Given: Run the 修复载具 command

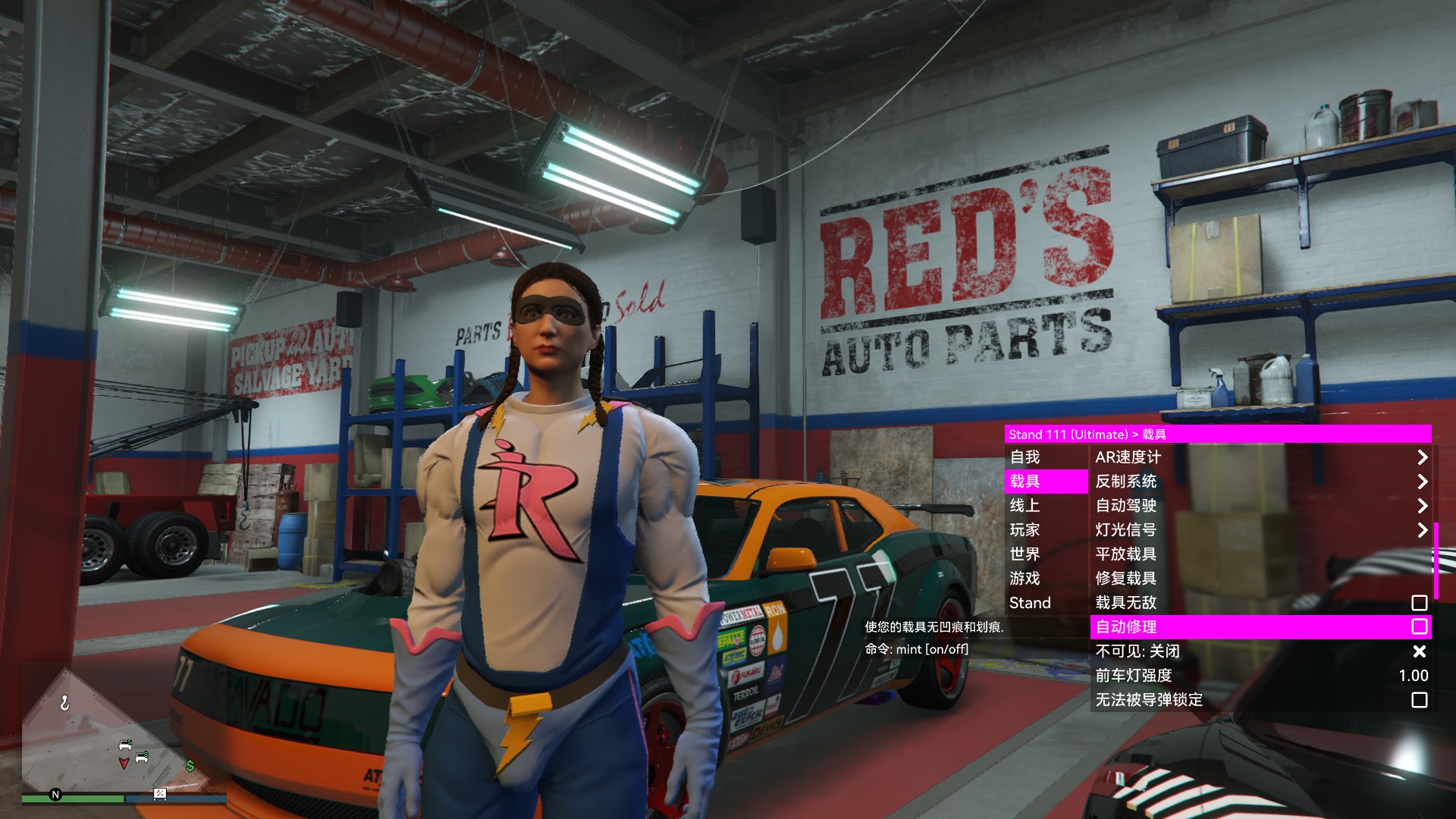Looking at the screenshot, I should [x=1260, y=579].
